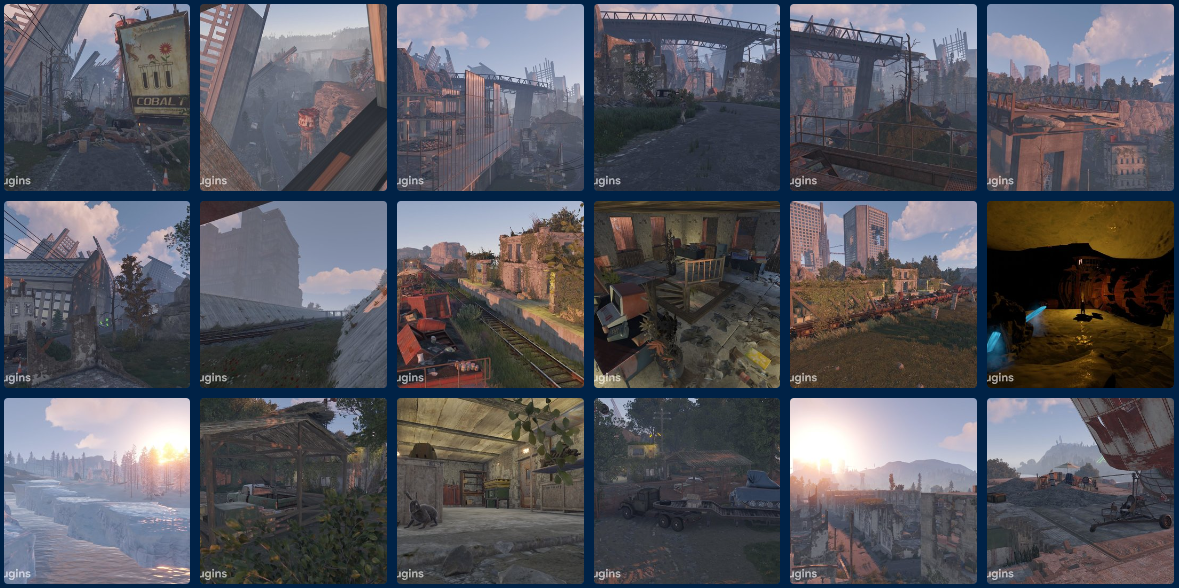The height and width of the screenshot is (588, 1179).
Task: Open the plain gray concrete wall screenshot
Action: click(x=293, y=294)
